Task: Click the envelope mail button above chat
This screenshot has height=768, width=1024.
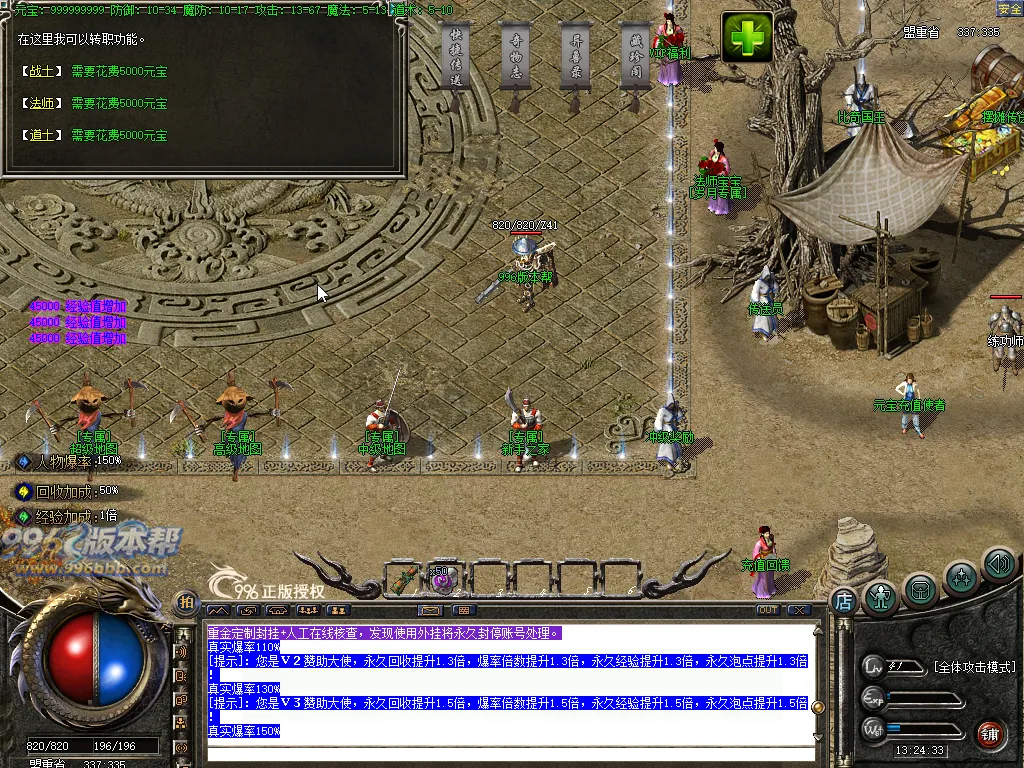Action: [x=431, y=610]
